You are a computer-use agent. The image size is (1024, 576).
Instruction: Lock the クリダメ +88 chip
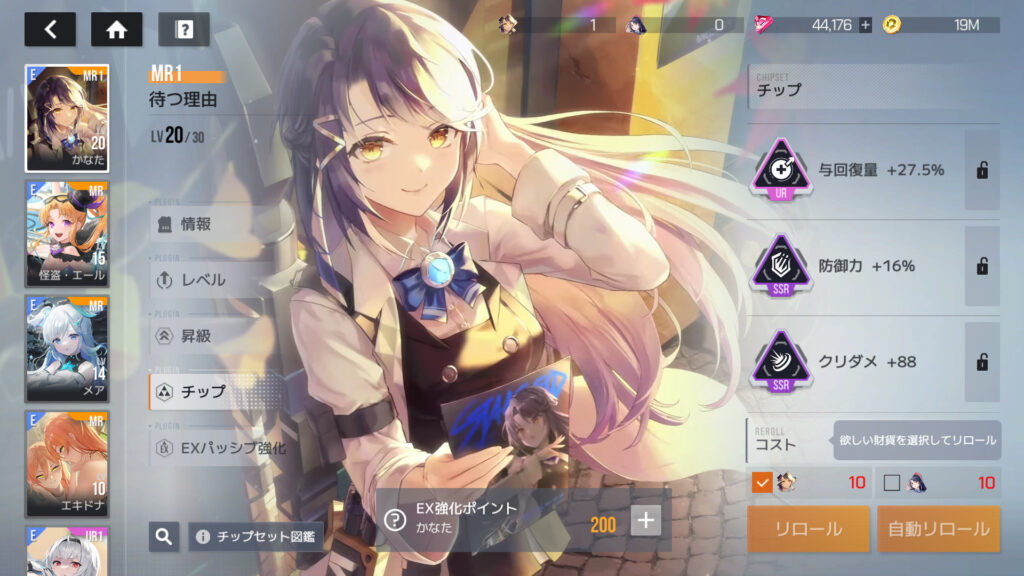(x=982, y=361)
